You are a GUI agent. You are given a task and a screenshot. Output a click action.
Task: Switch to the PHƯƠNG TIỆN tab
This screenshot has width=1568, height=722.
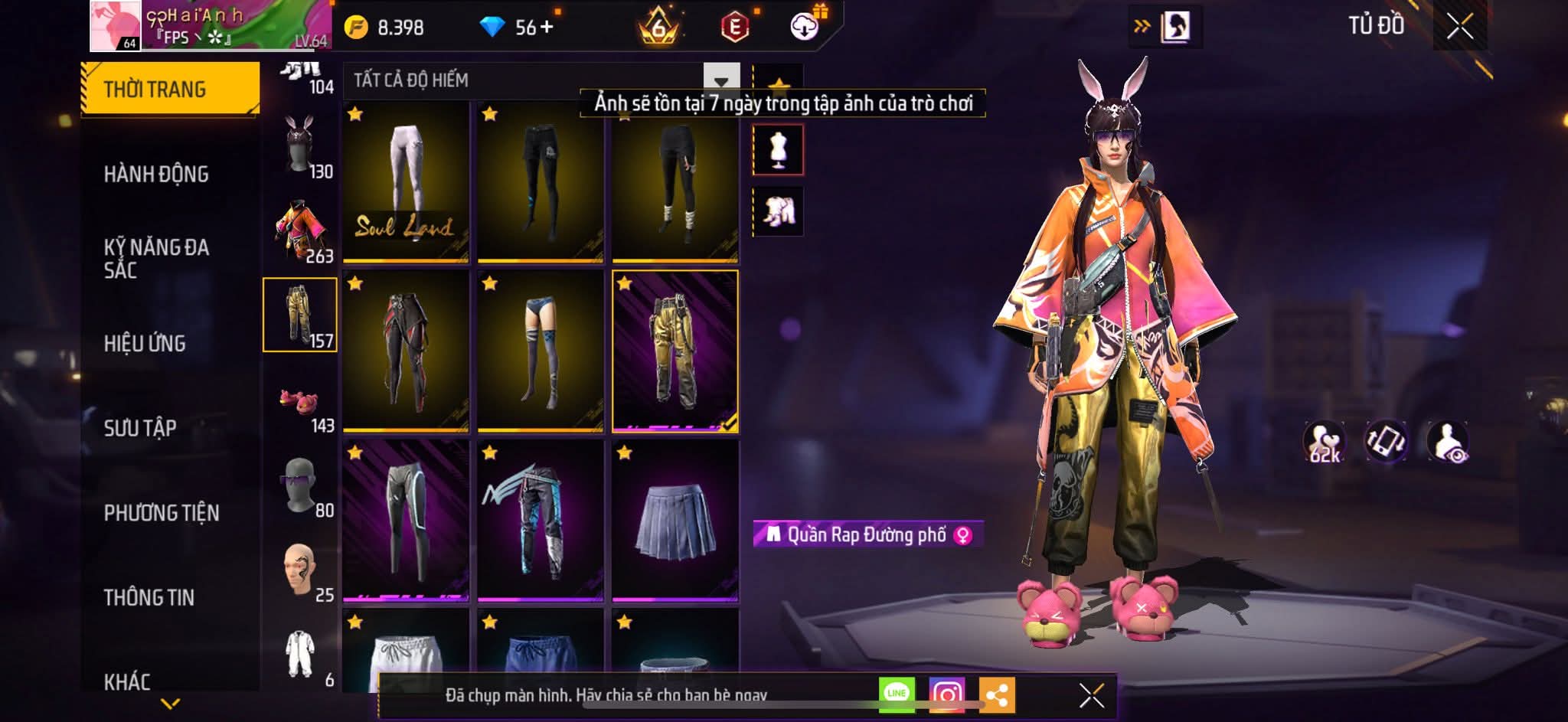point(162,513)
